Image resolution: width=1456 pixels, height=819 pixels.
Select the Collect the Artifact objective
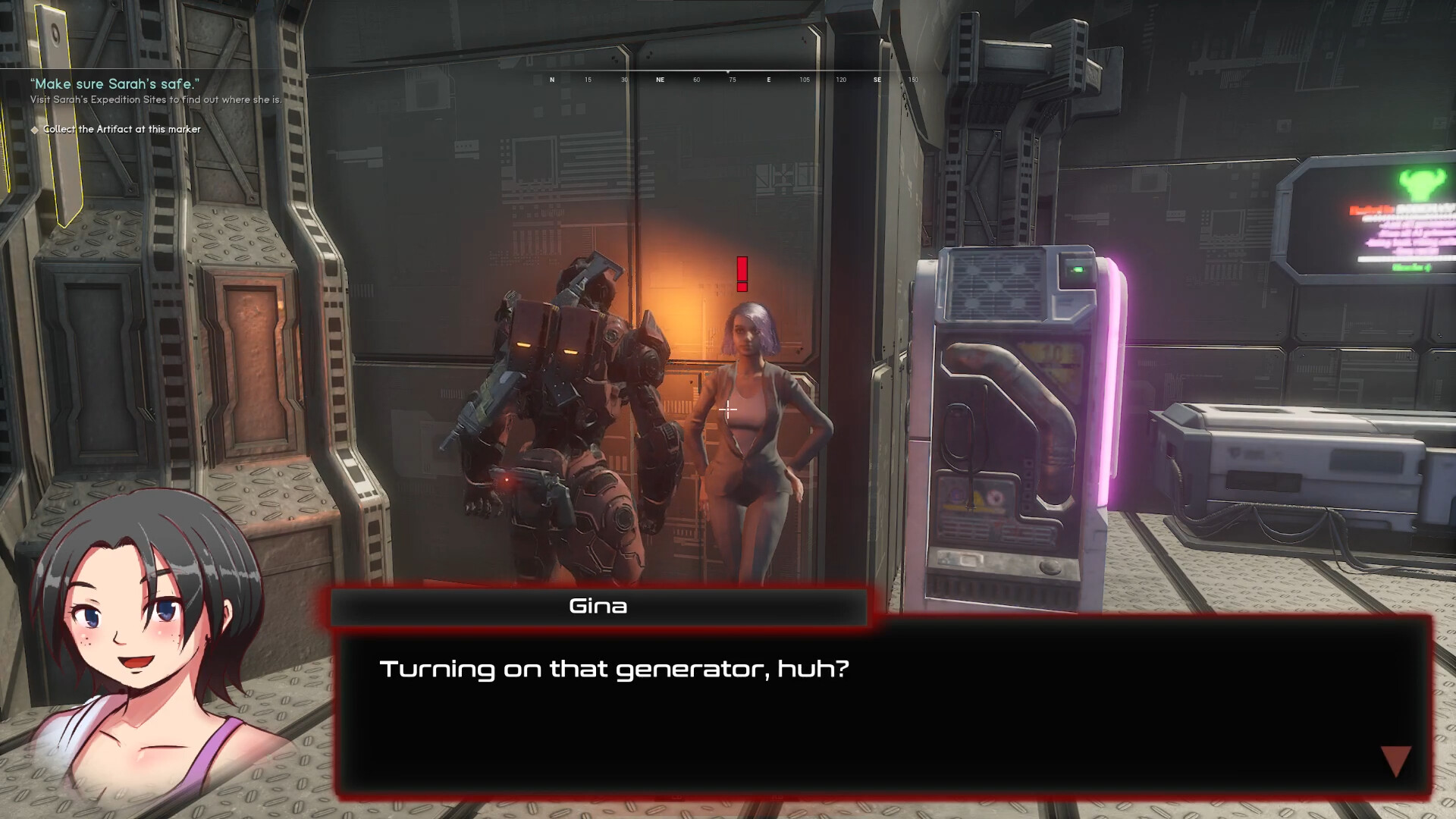coord(121,130)
